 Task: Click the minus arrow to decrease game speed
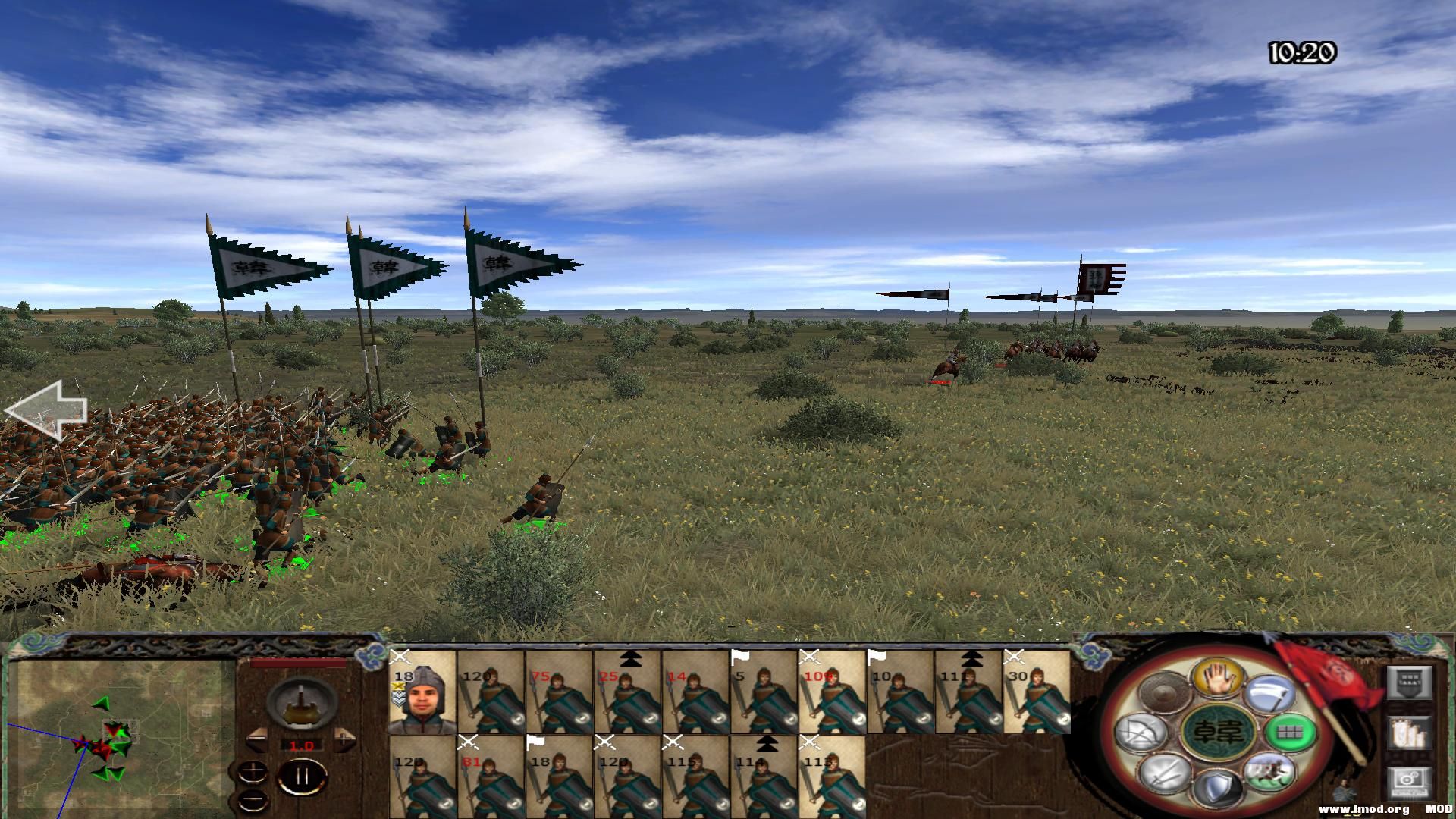[x=258, y=740]
